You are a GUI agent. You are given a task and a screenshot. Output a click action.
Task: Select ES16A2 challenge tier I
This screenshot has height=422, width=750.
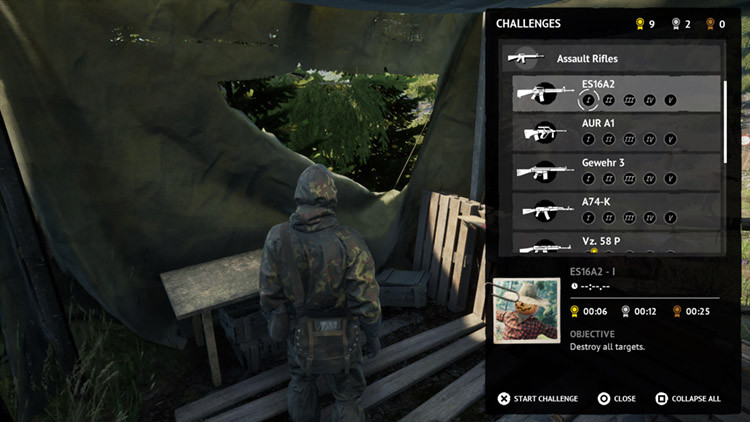point(590,100)
